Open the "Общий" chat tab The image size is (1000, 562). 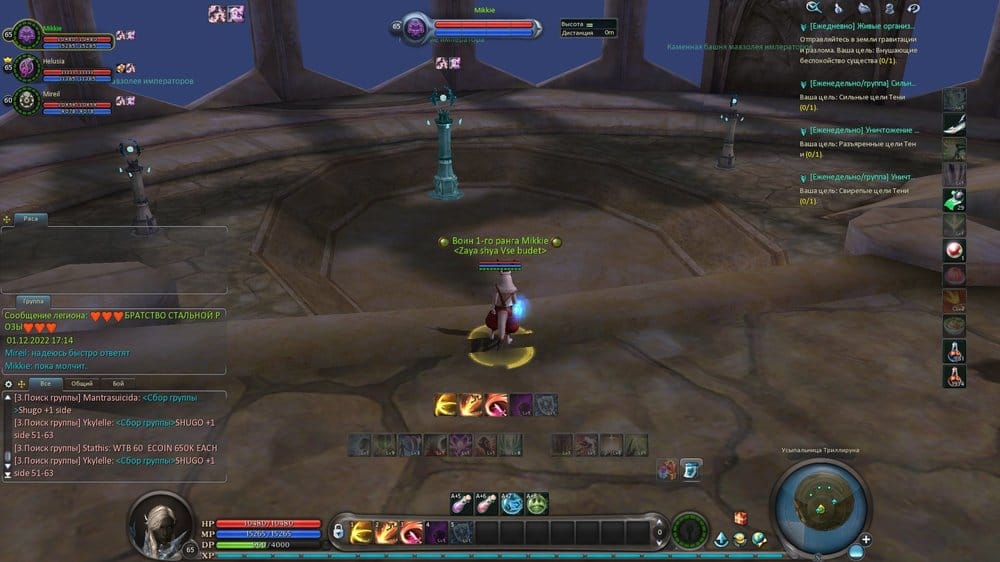click(x=81, y=383)
